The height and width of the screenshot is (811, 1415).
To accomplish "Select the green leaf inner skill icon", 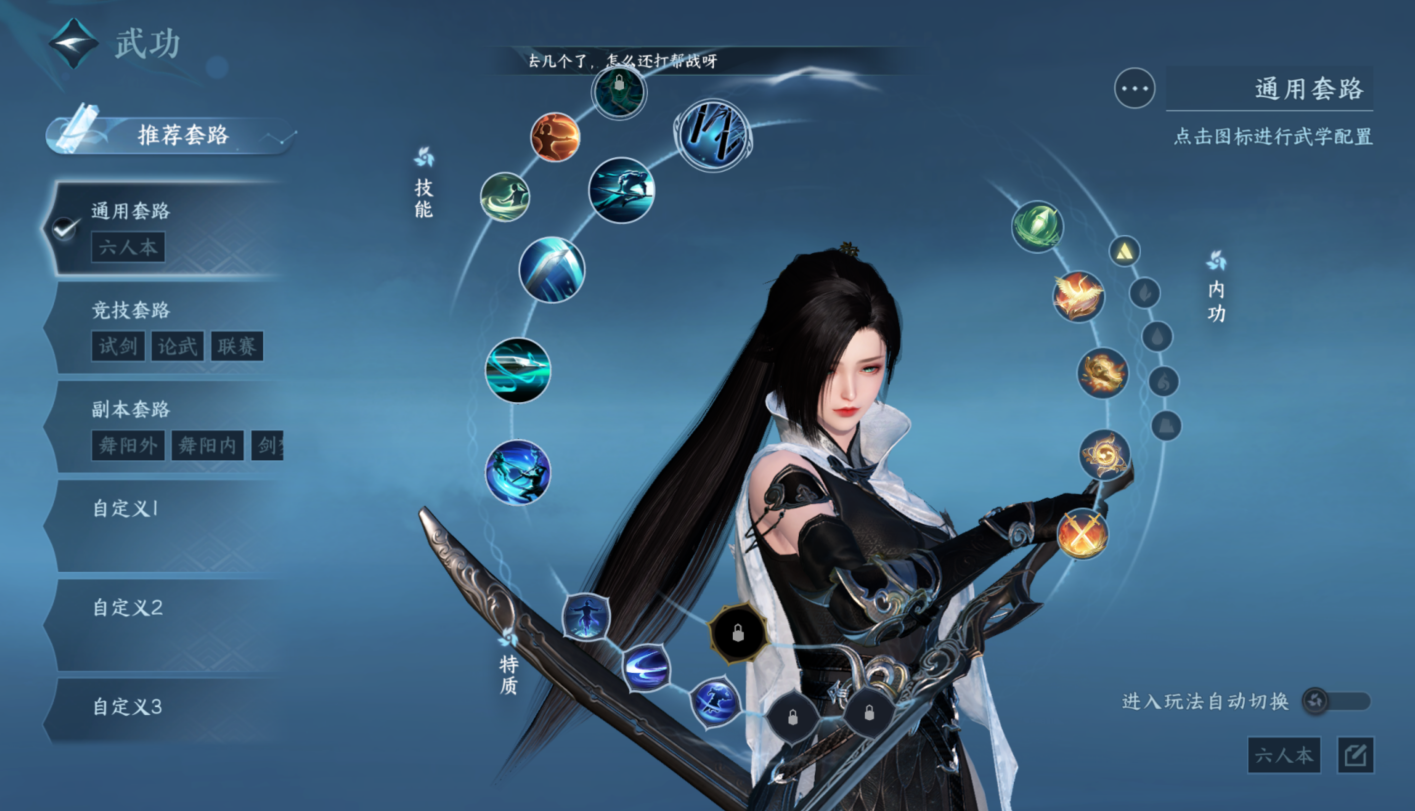I will tap(1037, 226).
